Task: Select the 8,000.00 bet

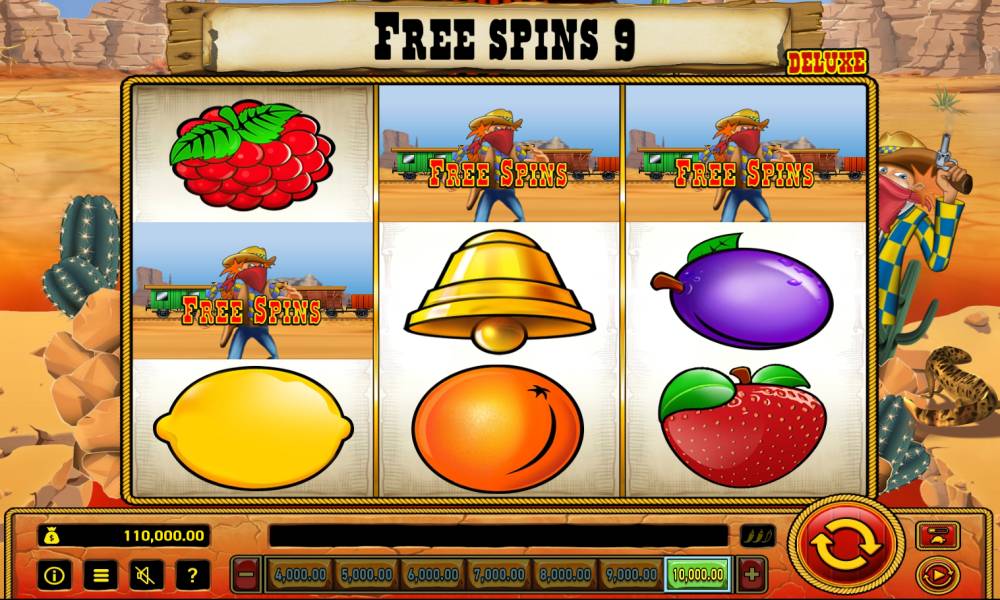Action: 564,575
